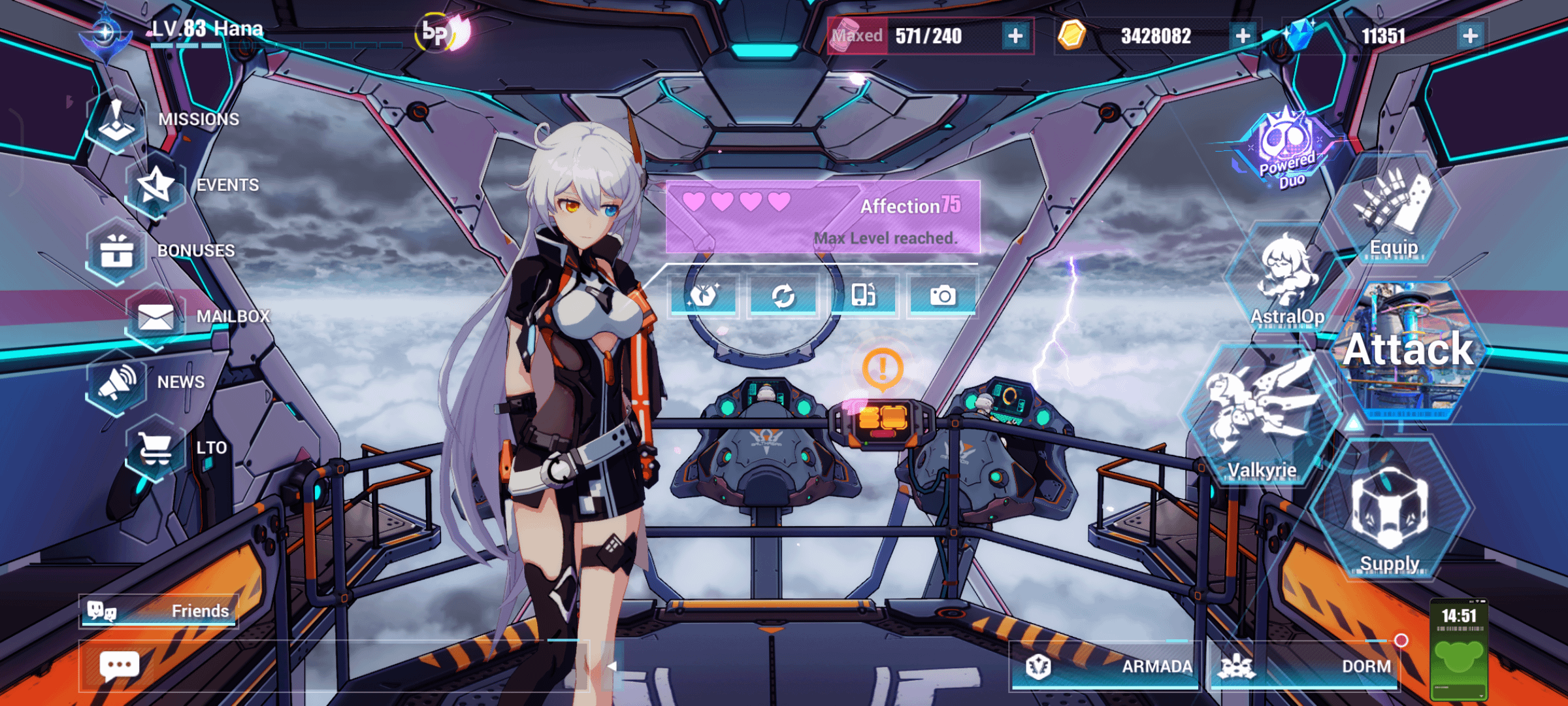1568x706 pixels.
Task: Enter the Dorm
Action: click(1304, 666)
